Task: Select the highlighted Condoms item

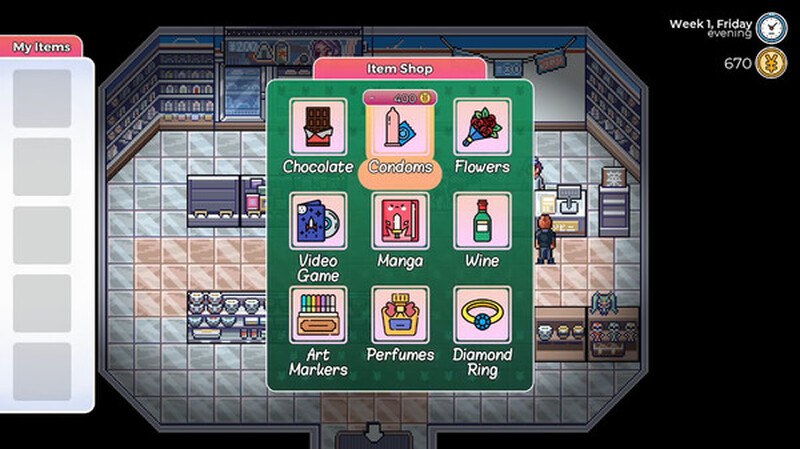Action: (400, 130)
